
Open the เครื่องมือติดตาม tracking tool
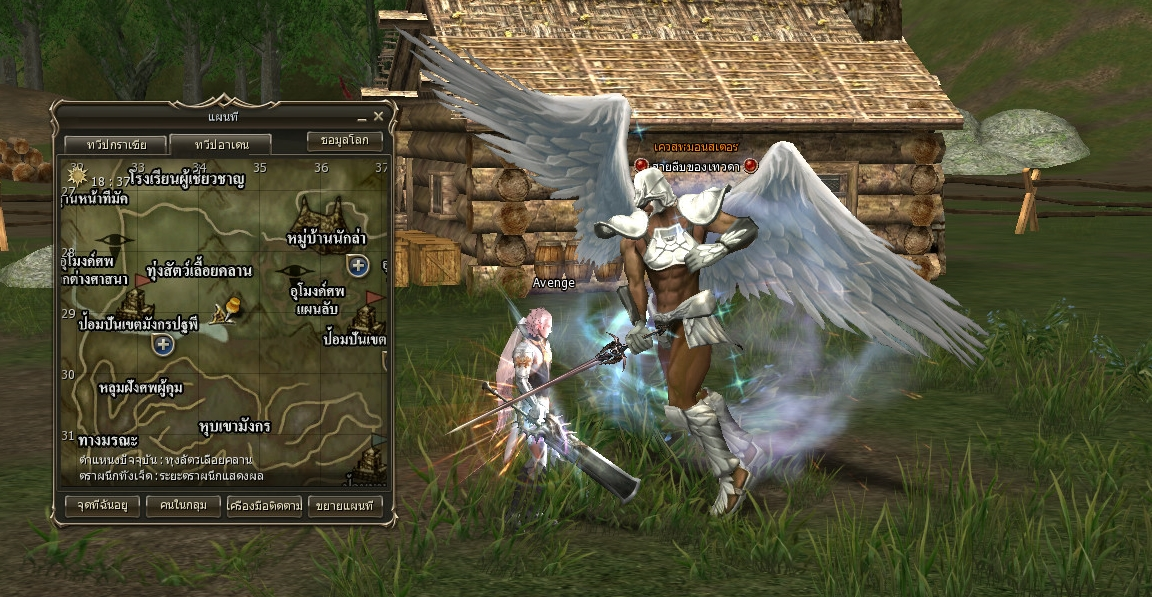tap(264, 506)
